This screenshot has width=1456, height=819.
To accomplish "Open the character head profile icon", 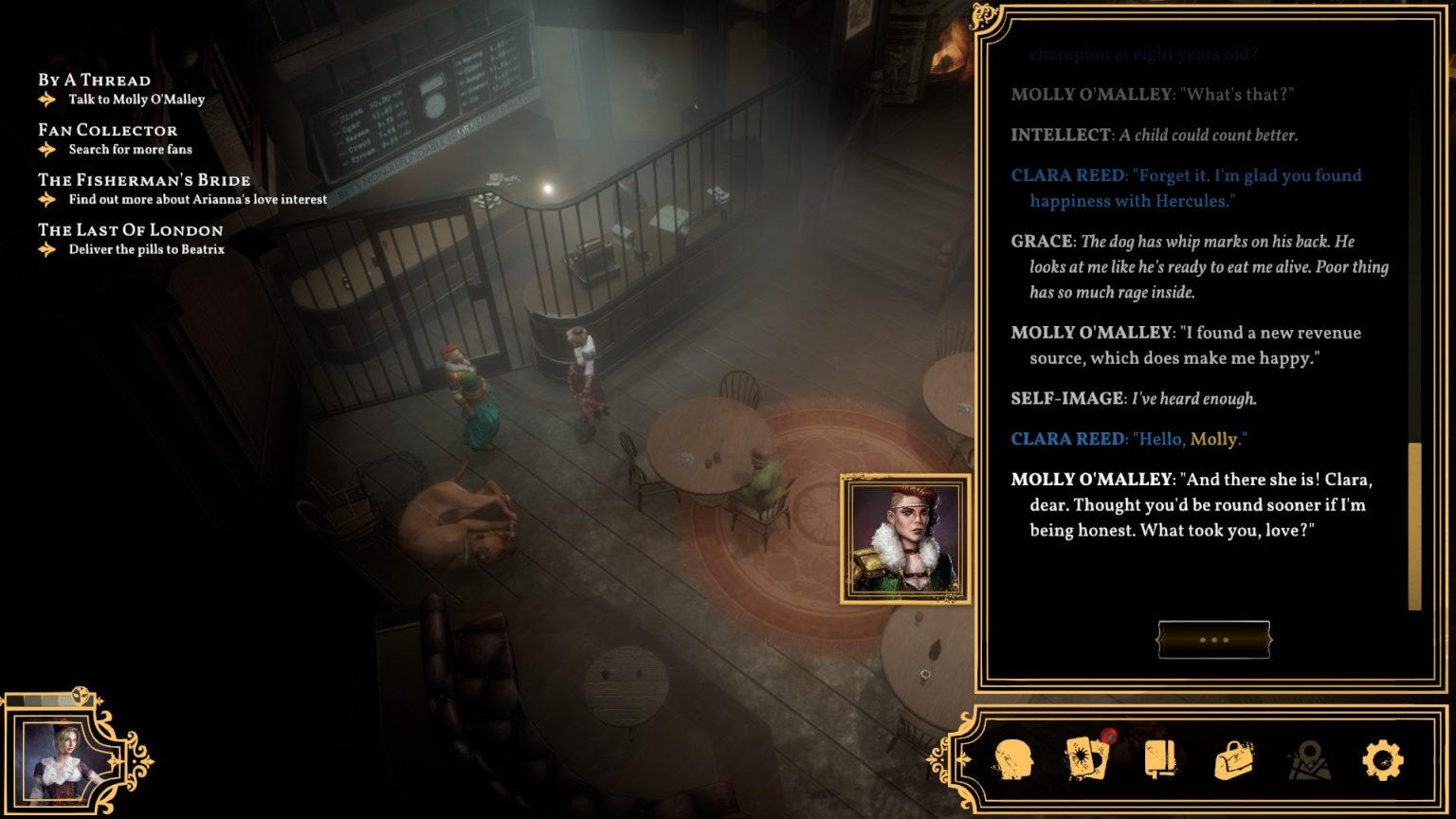I will click(1012, 760).
